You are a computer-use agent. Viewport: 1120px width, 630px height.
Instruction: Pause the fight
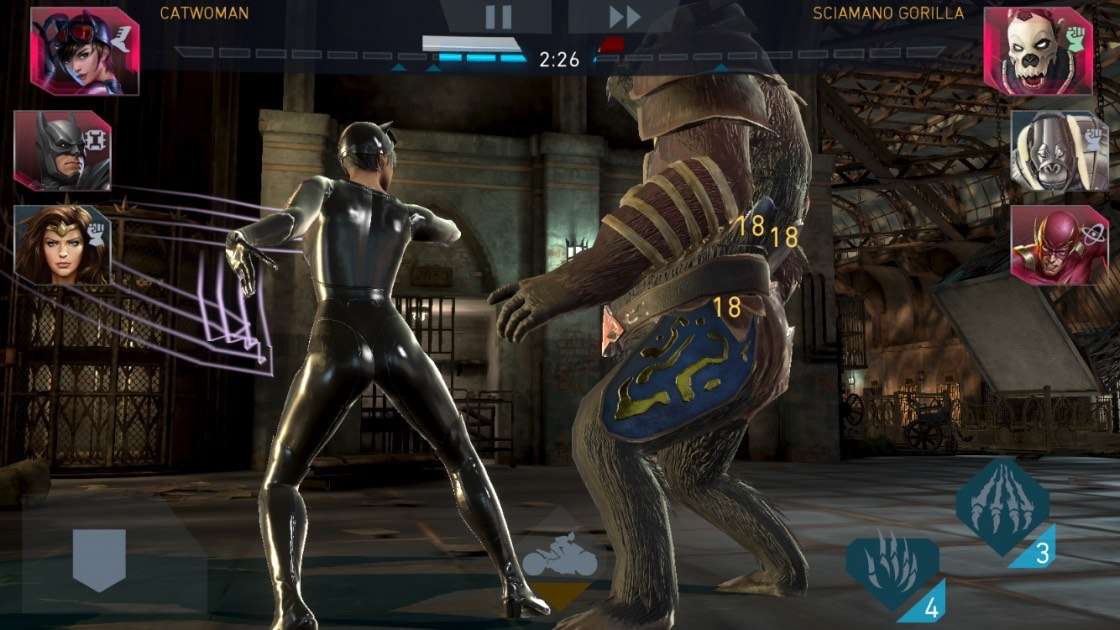[x=498, y=16]
